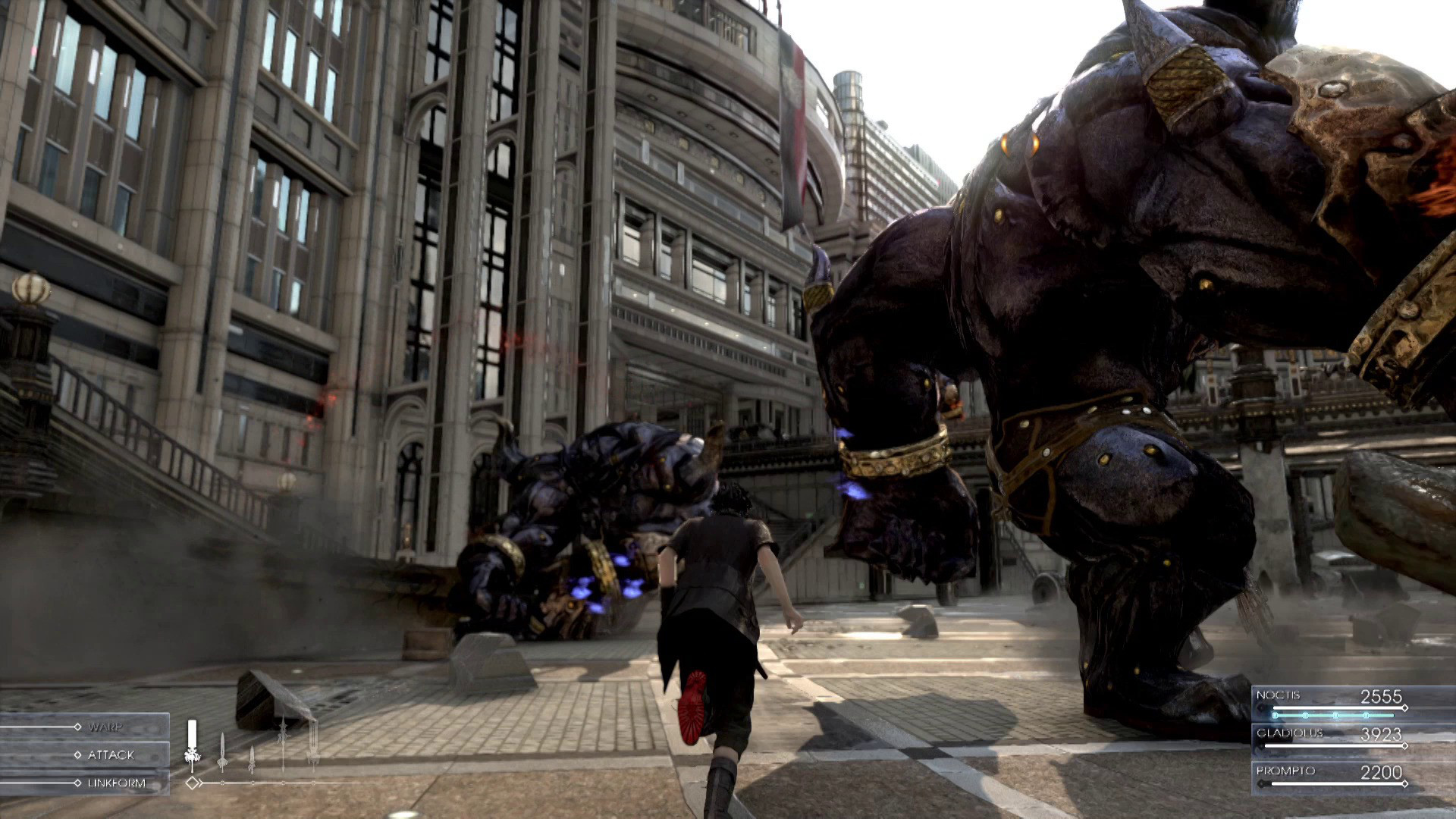
Task: Choose the Attack command
Action: point(110,755)
